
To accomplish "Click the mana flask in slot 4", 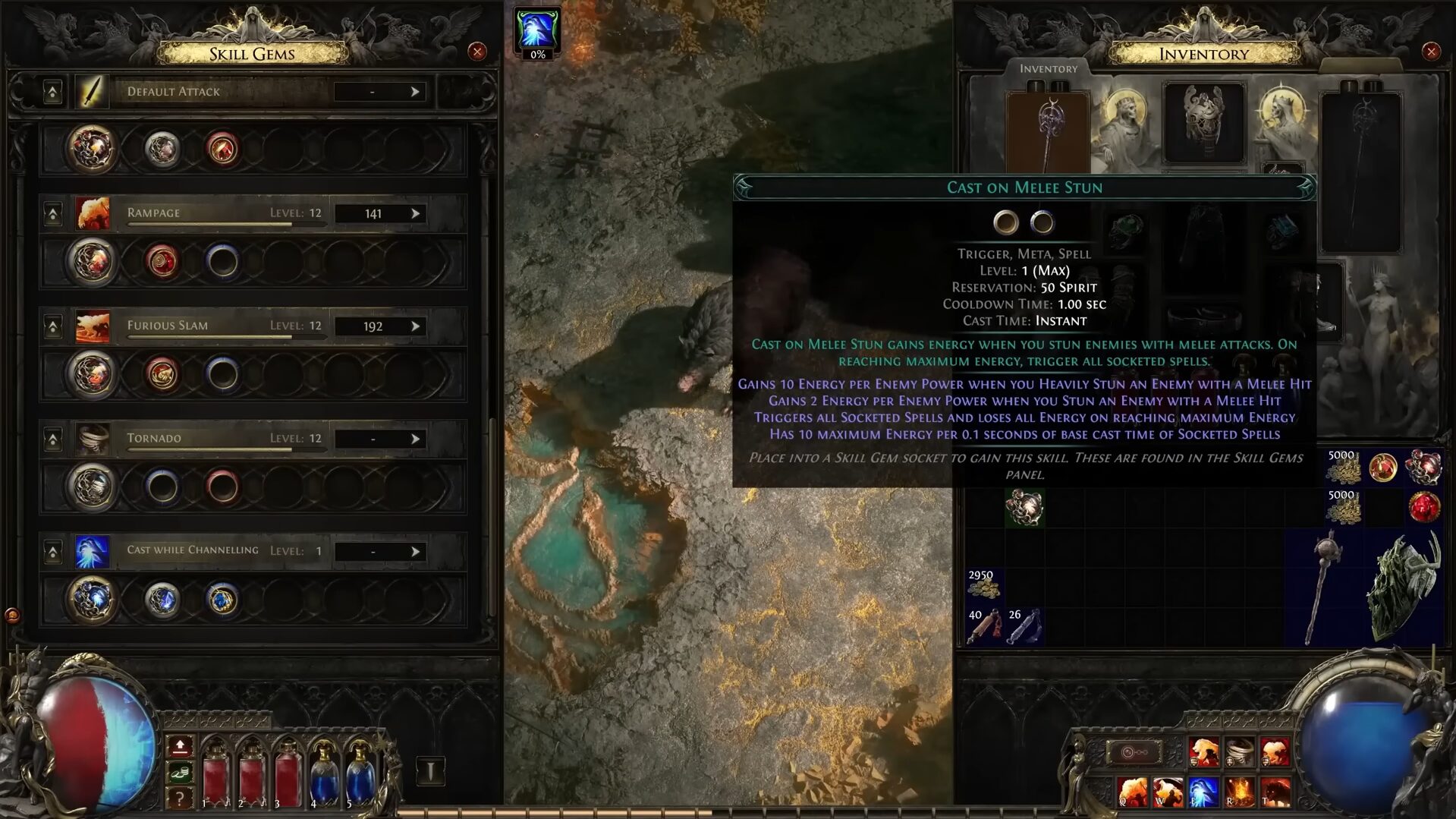I will coord(323,776).
